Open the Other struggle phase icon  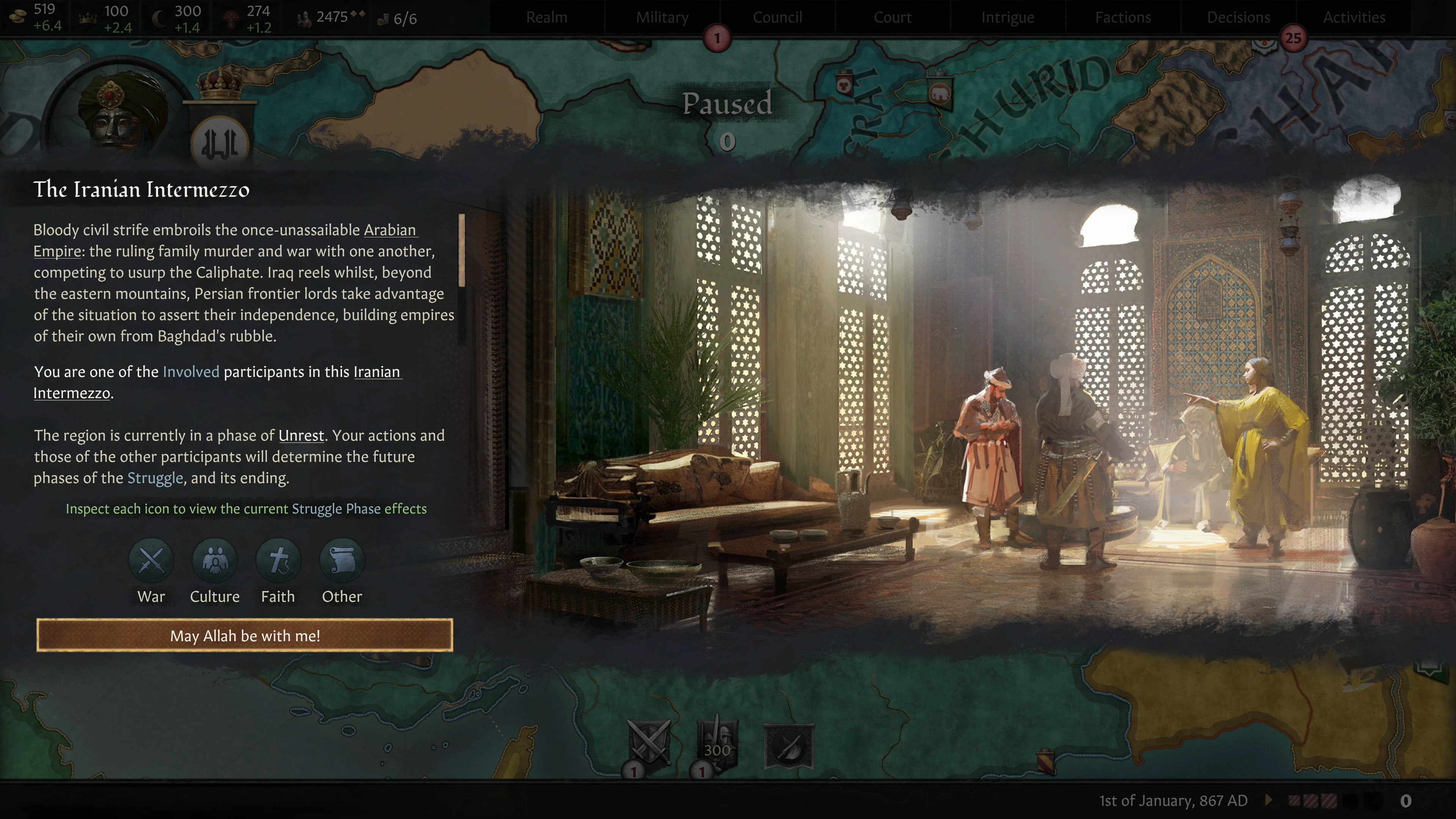(341, 560)
